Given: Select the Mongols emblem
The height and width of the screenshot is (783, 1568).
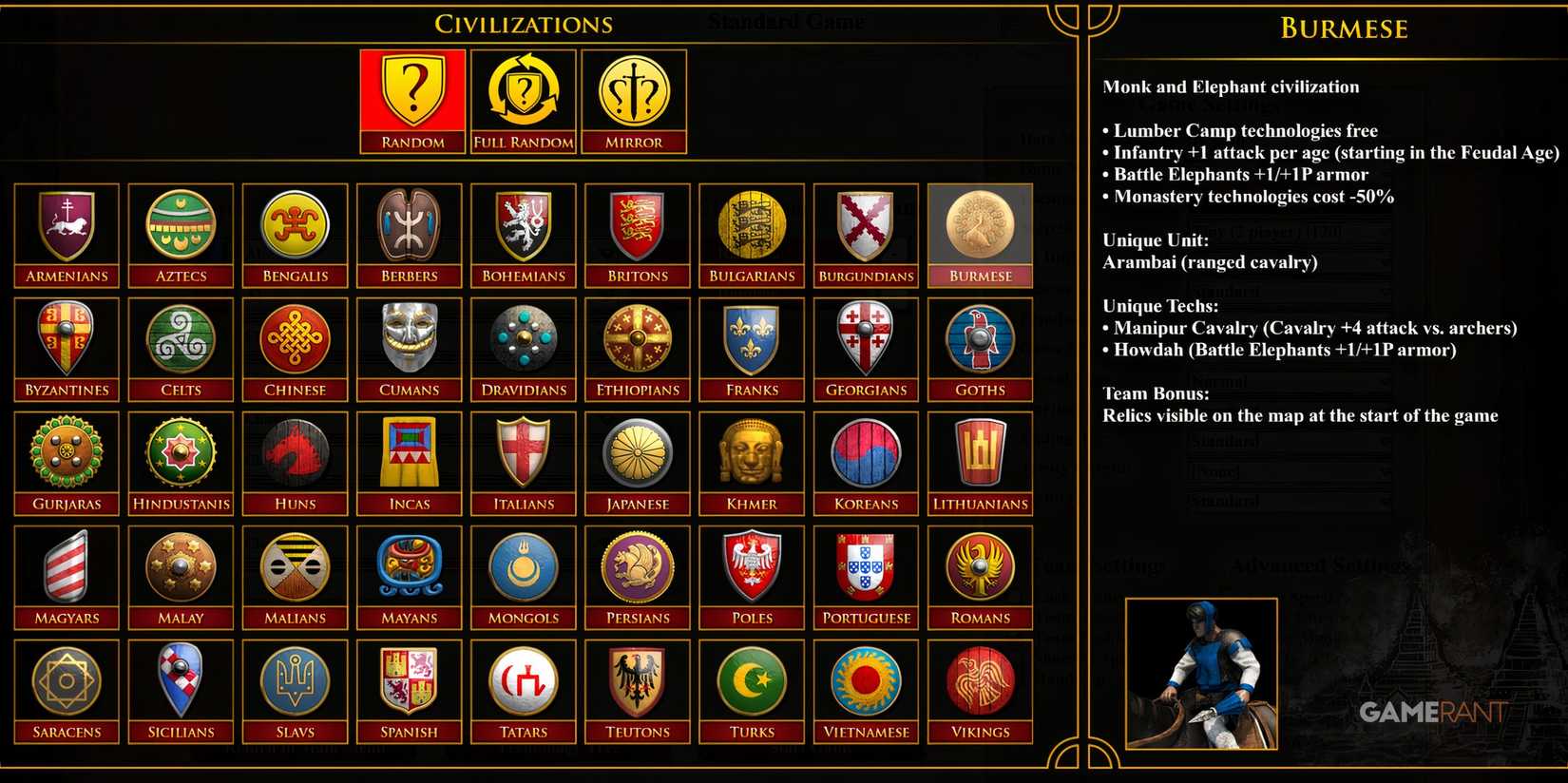Looking at the screenshot, I should point(523,568).
